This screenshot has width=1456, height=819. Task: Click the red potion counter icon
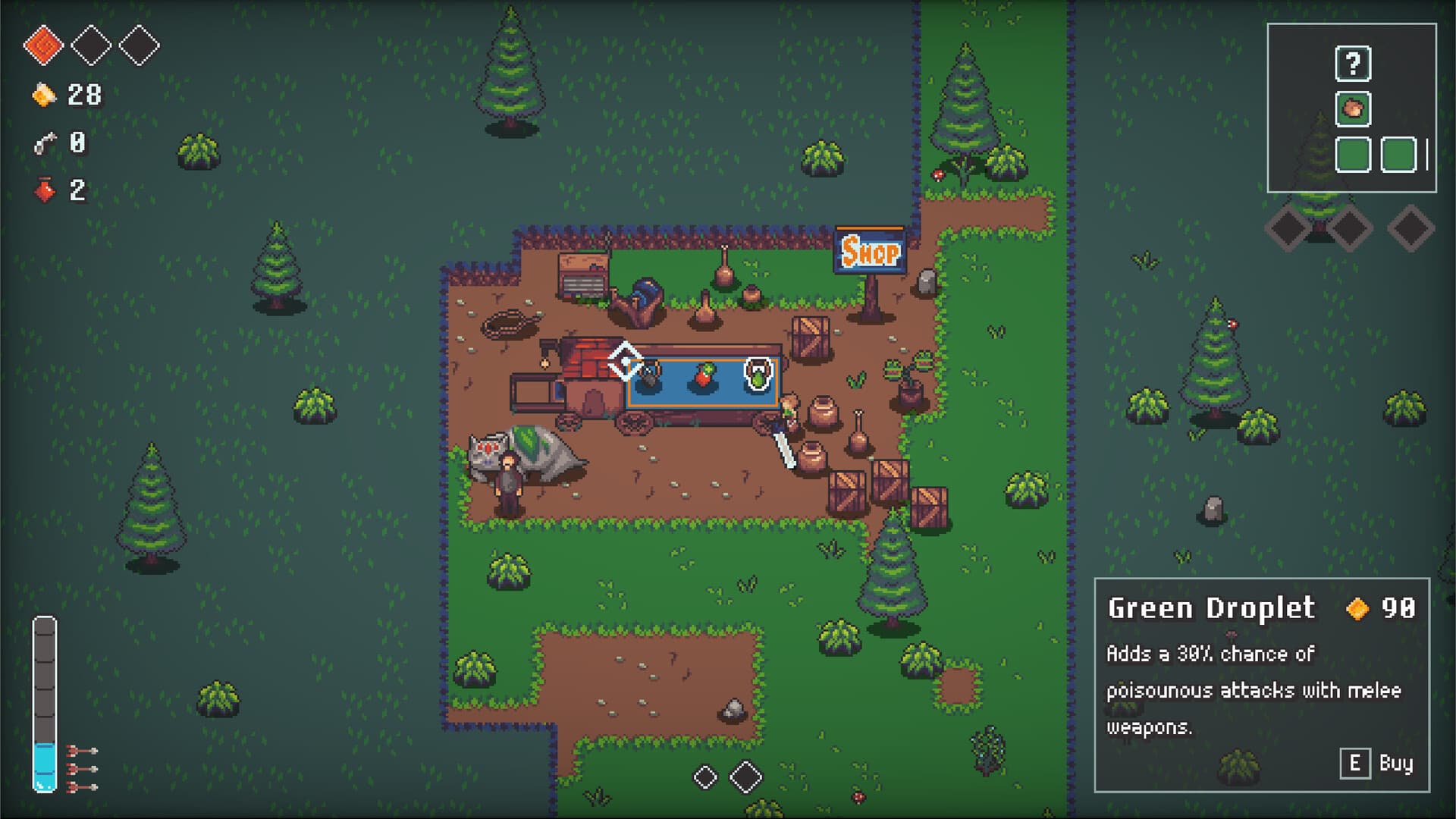[x=44, y=190]
